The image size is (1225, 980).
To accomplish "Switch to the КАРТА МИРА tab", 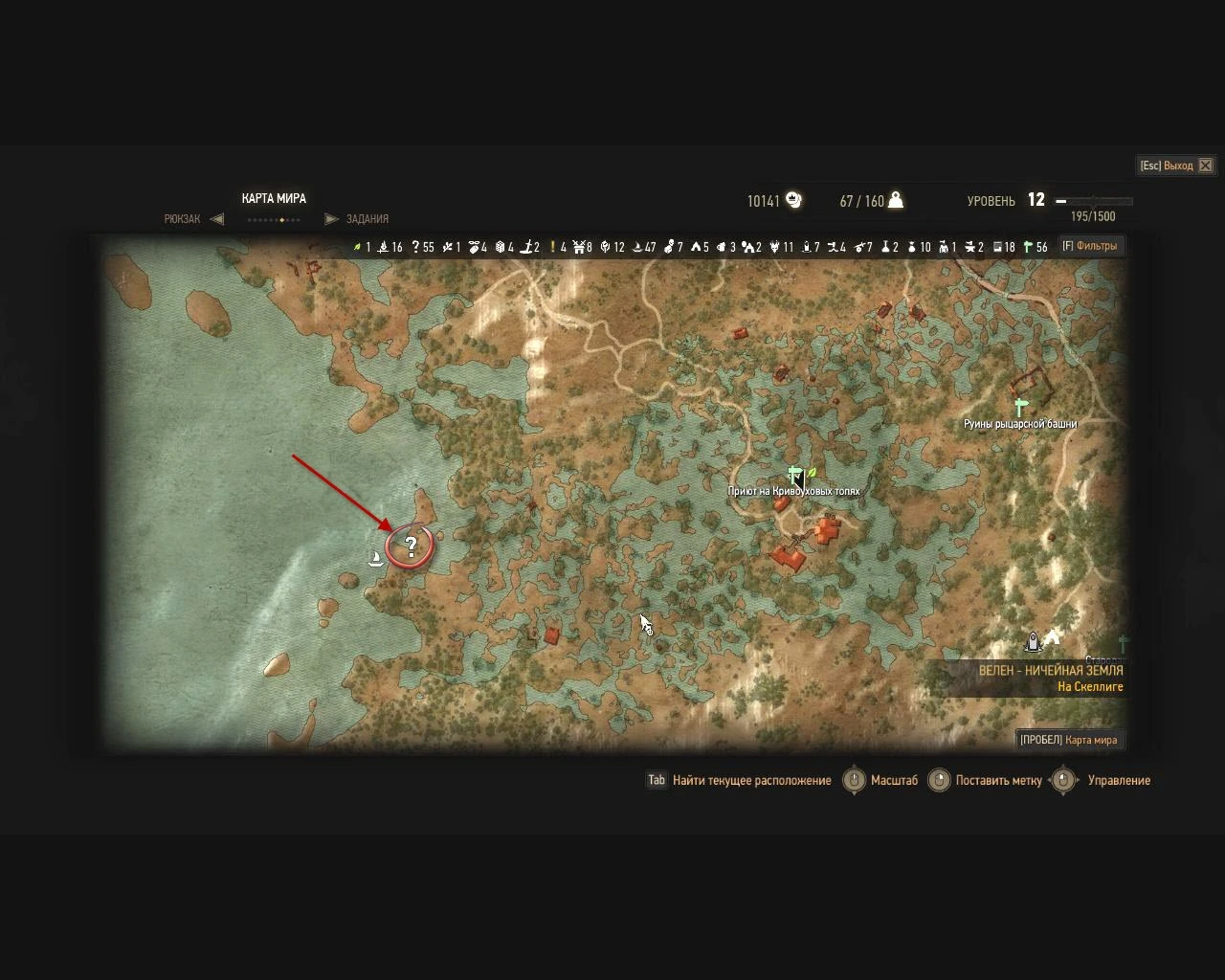I will [x=274, y=198].
